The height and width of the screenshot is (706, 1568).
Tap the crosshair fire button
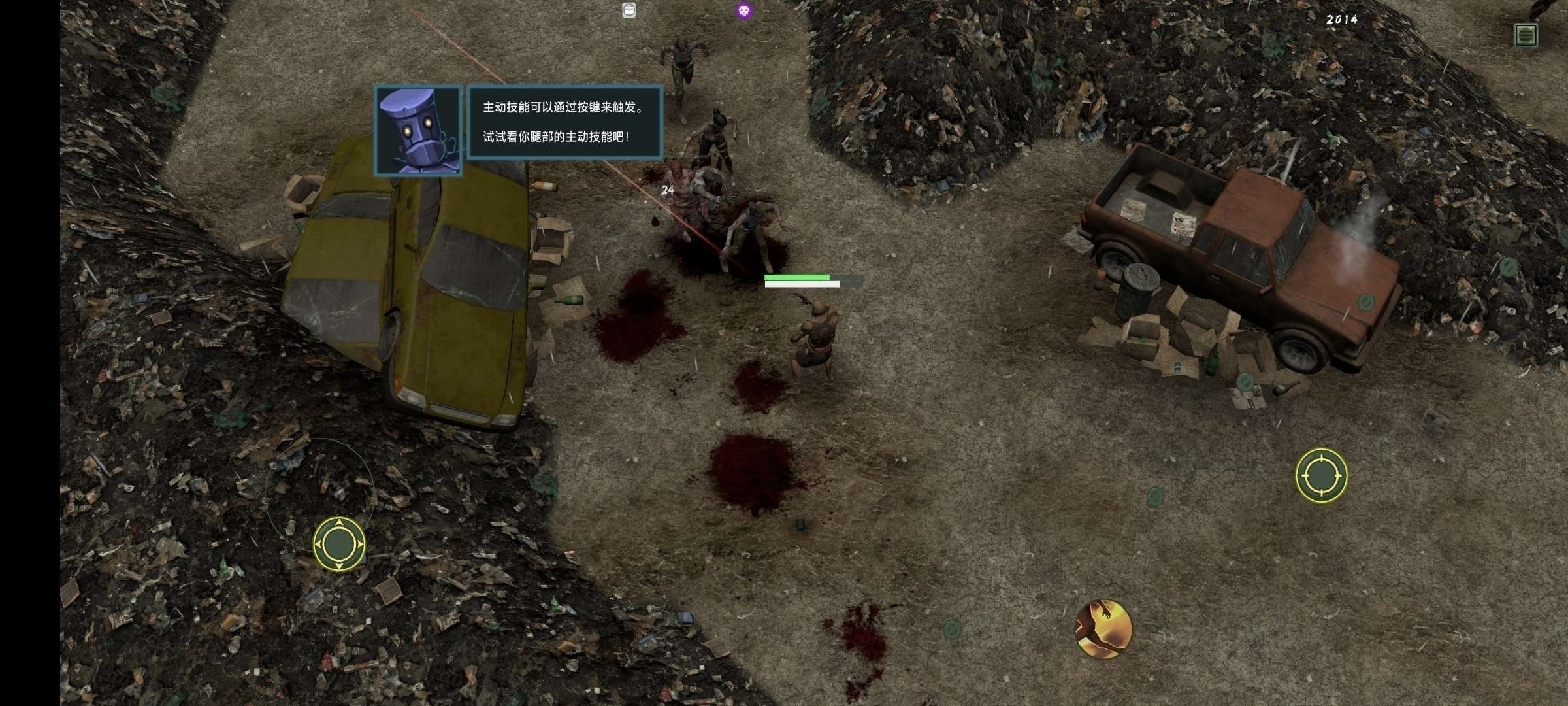pos(1321,475)
